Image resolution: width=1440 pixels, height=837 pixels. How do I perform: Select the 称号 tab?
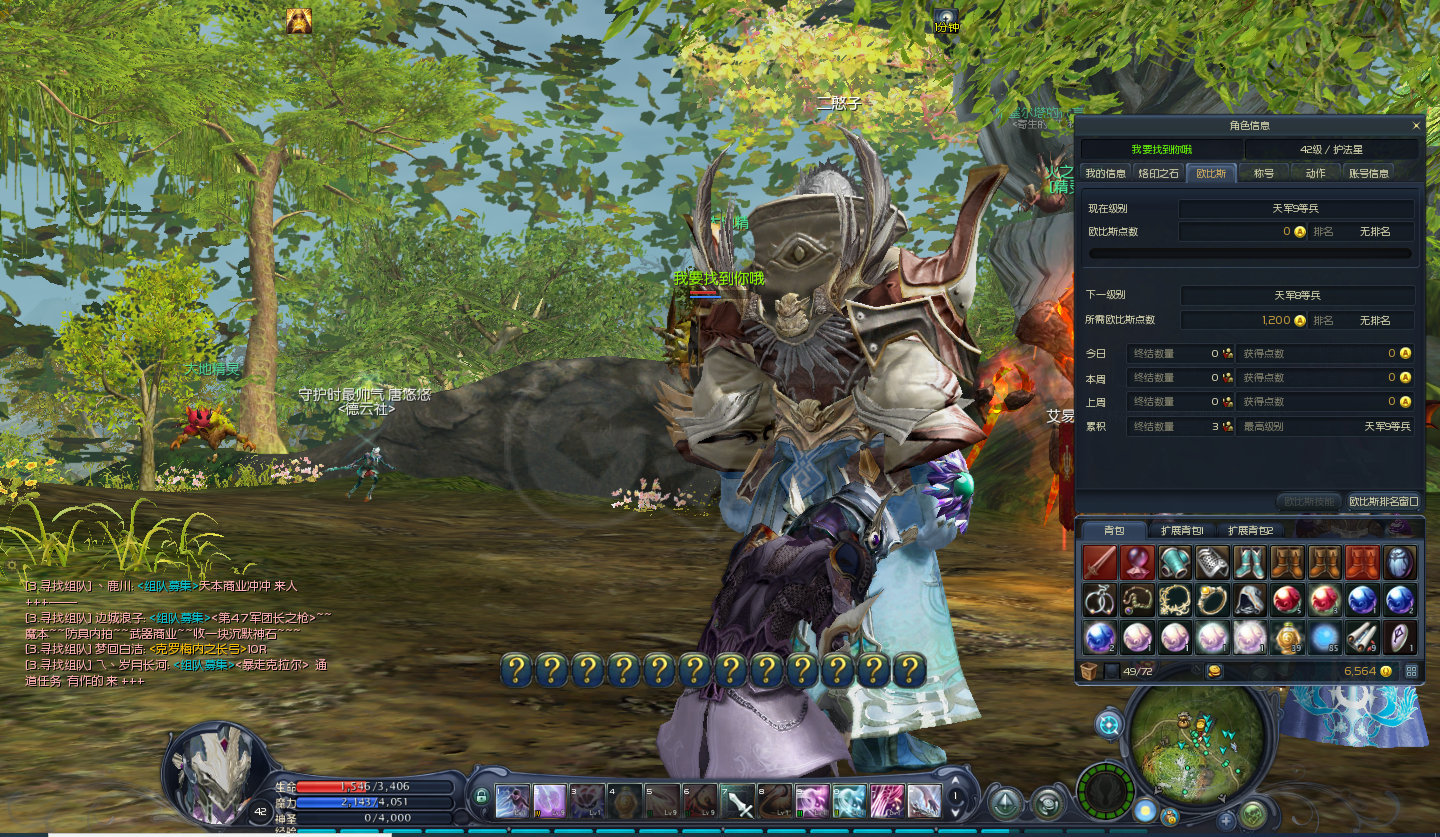click(1264, 173)
